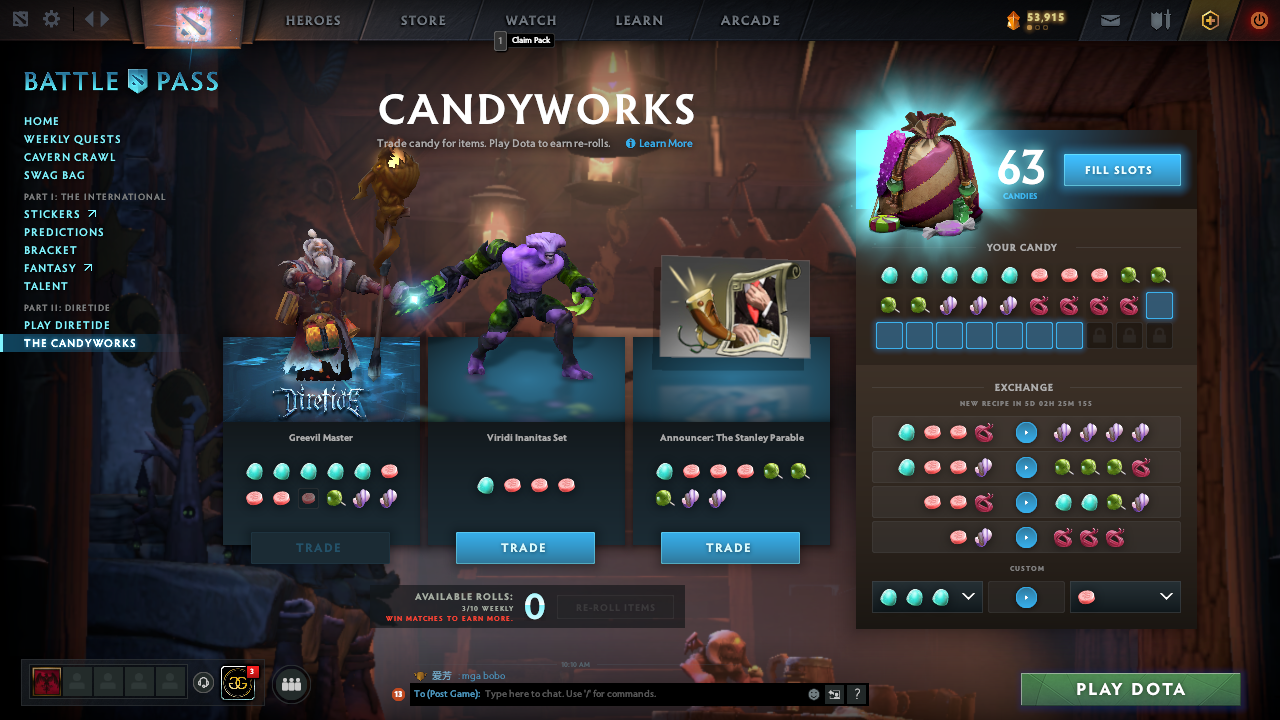This screenshot has width=1280, height=720.
Task: Select a teal candy from Your Candy
Action: point(888,274)
